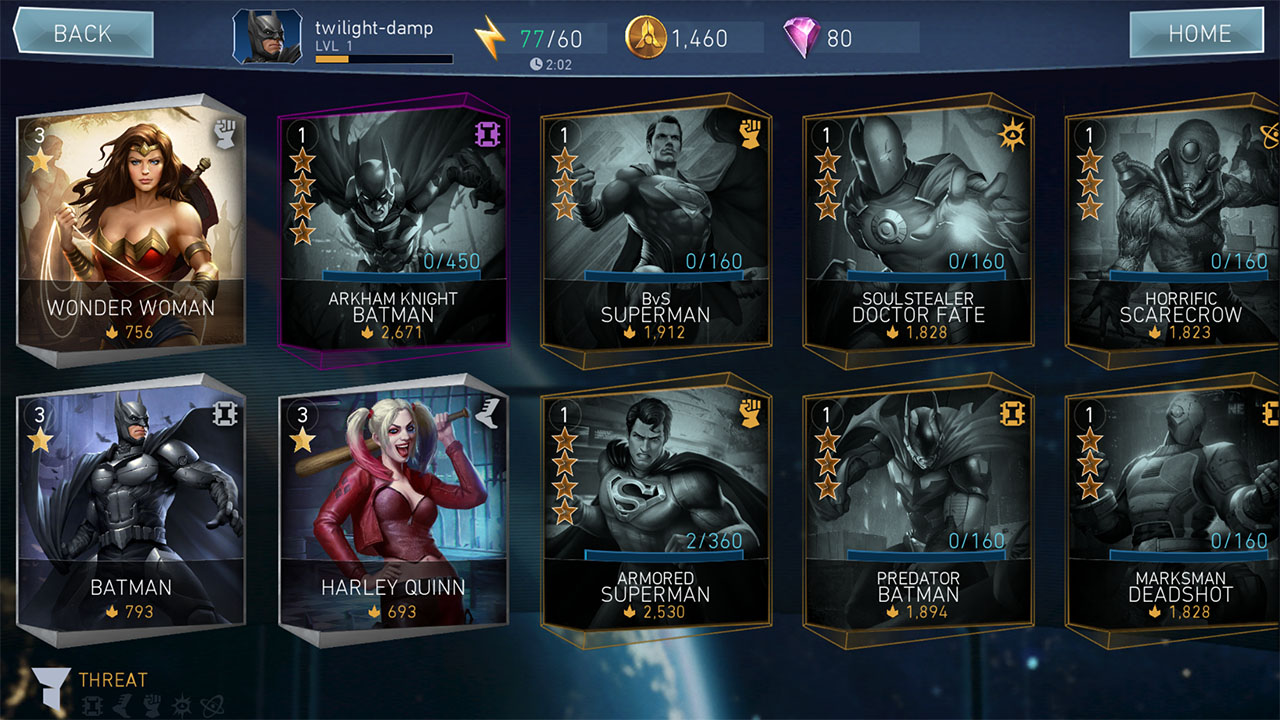Viewport: 1280px width, 720px height.
Task: Open the twilight-damp player profile portrait
Action: click(x=268, y=37)
